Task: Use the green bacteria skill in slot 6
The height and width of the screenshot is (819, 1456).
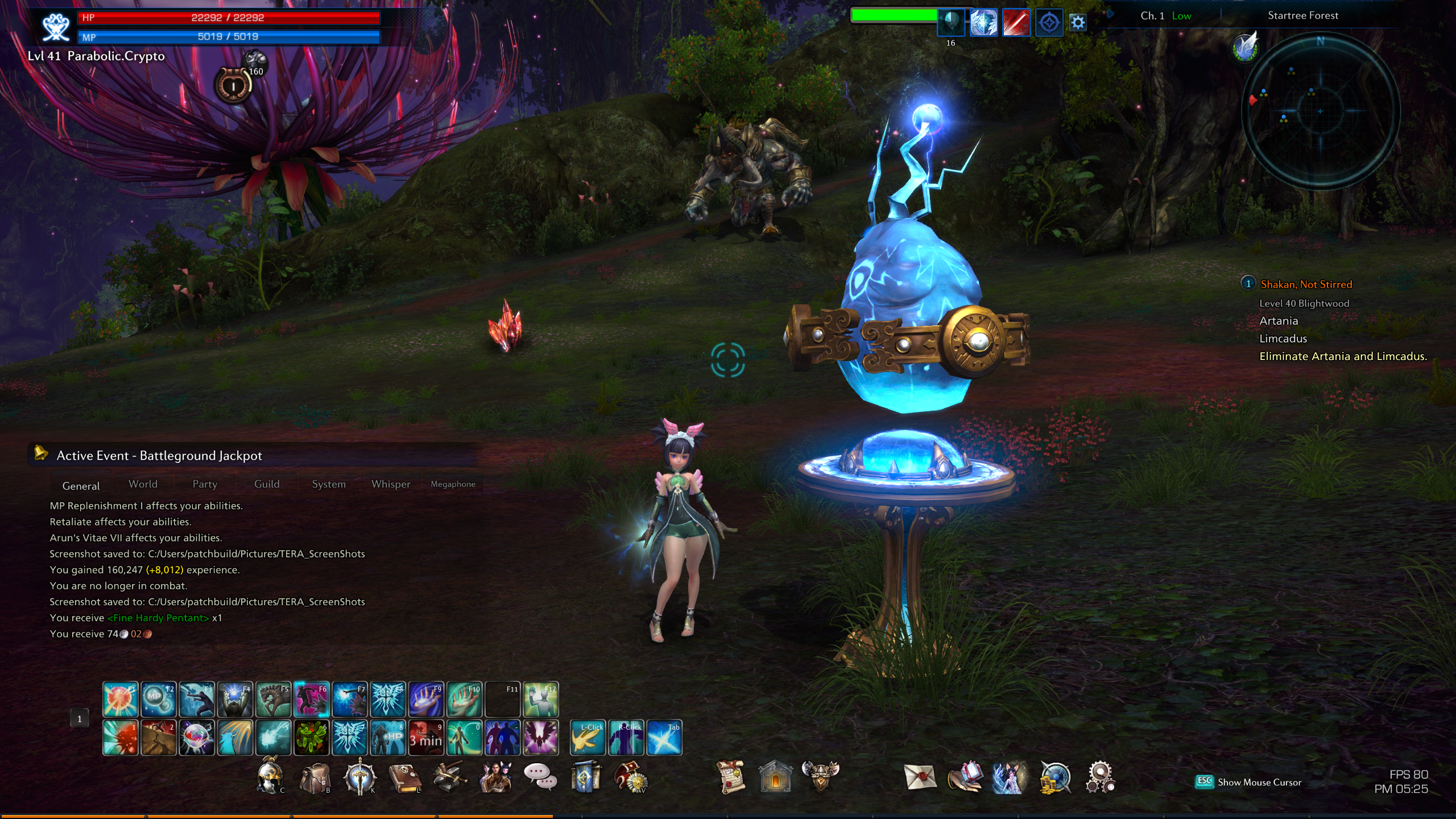Action: coord(311,738)
